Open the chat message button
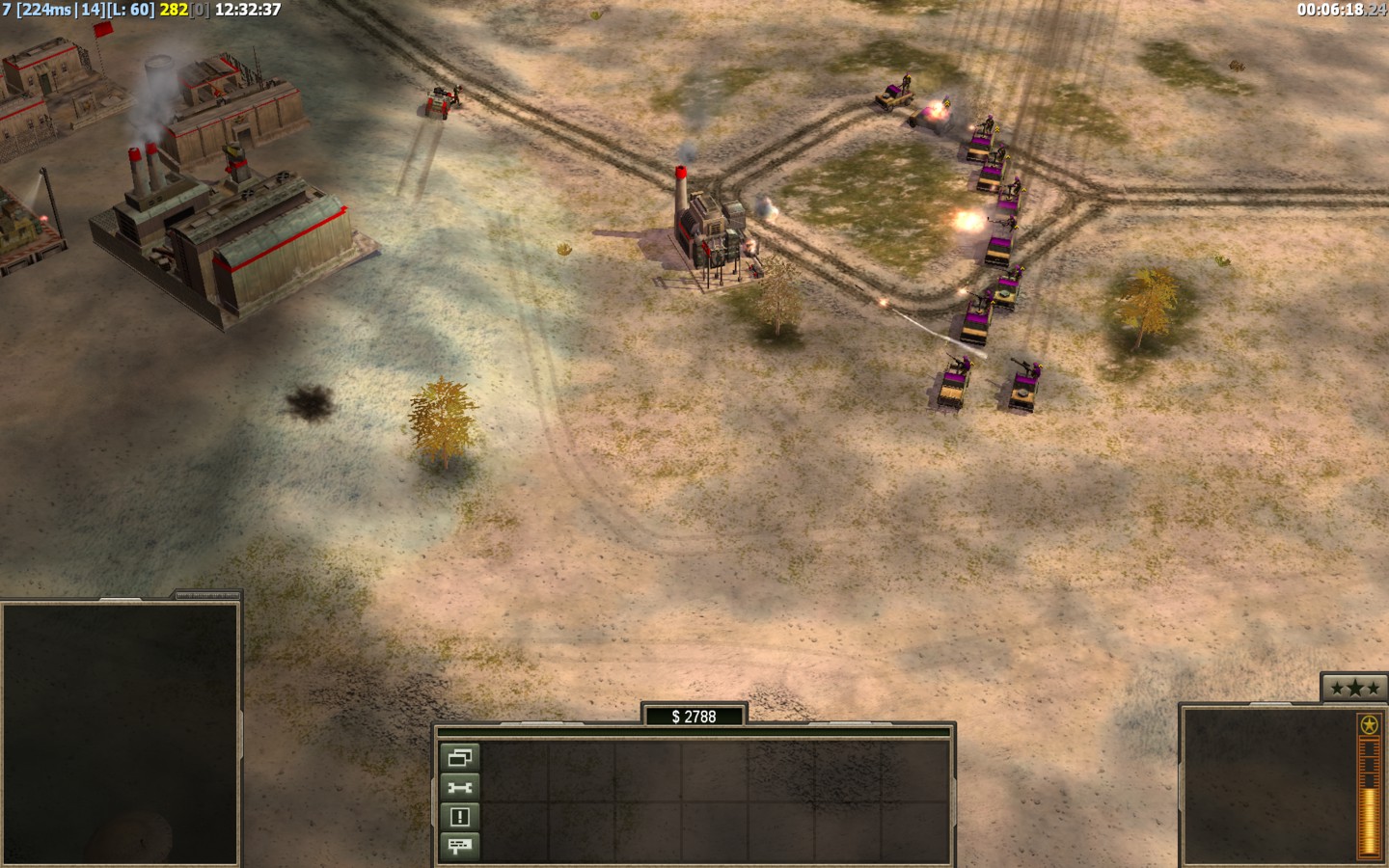1389x868 pixels. [x=460, y=847]
